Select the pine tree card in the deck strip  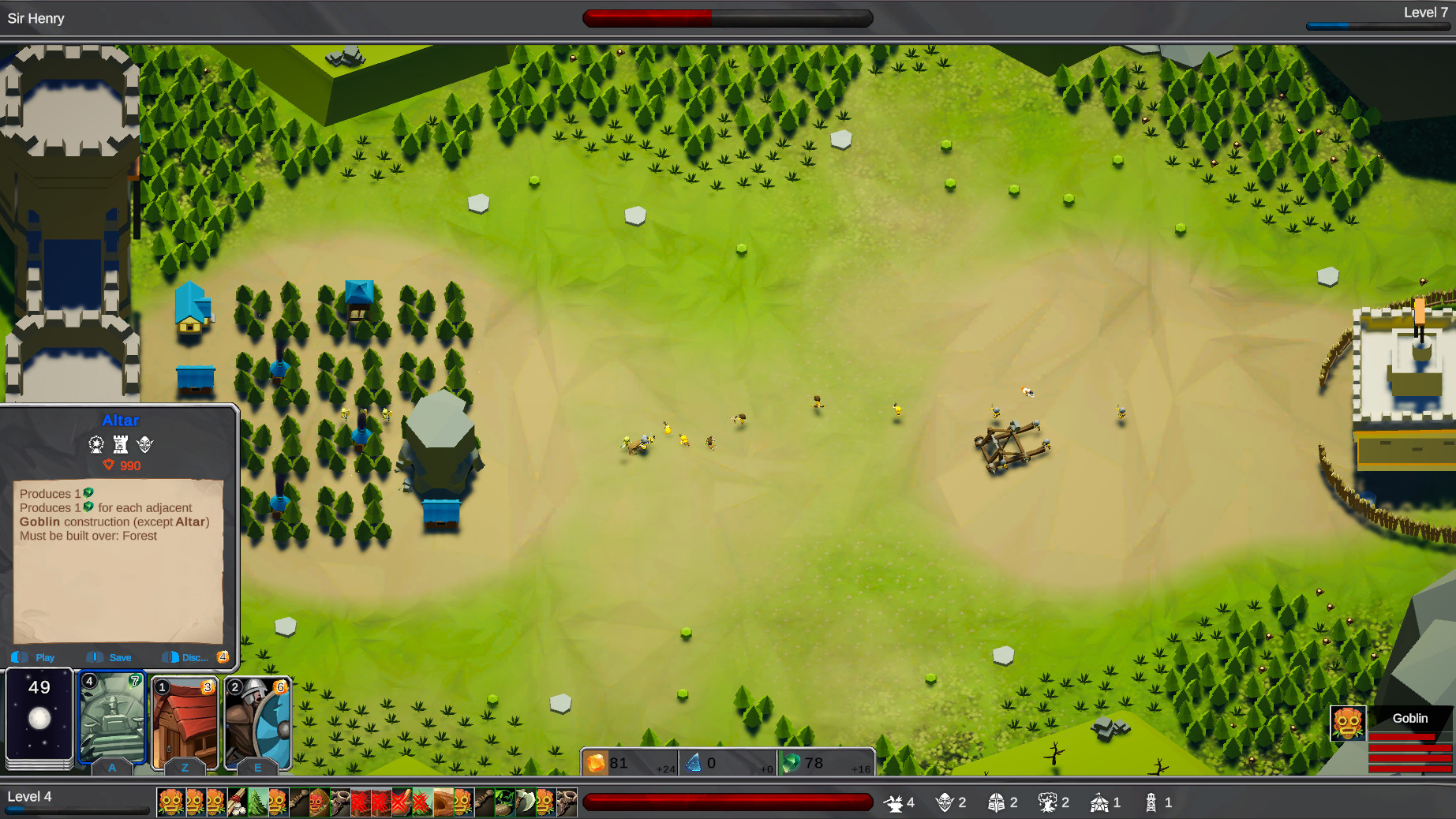point(256,802)
